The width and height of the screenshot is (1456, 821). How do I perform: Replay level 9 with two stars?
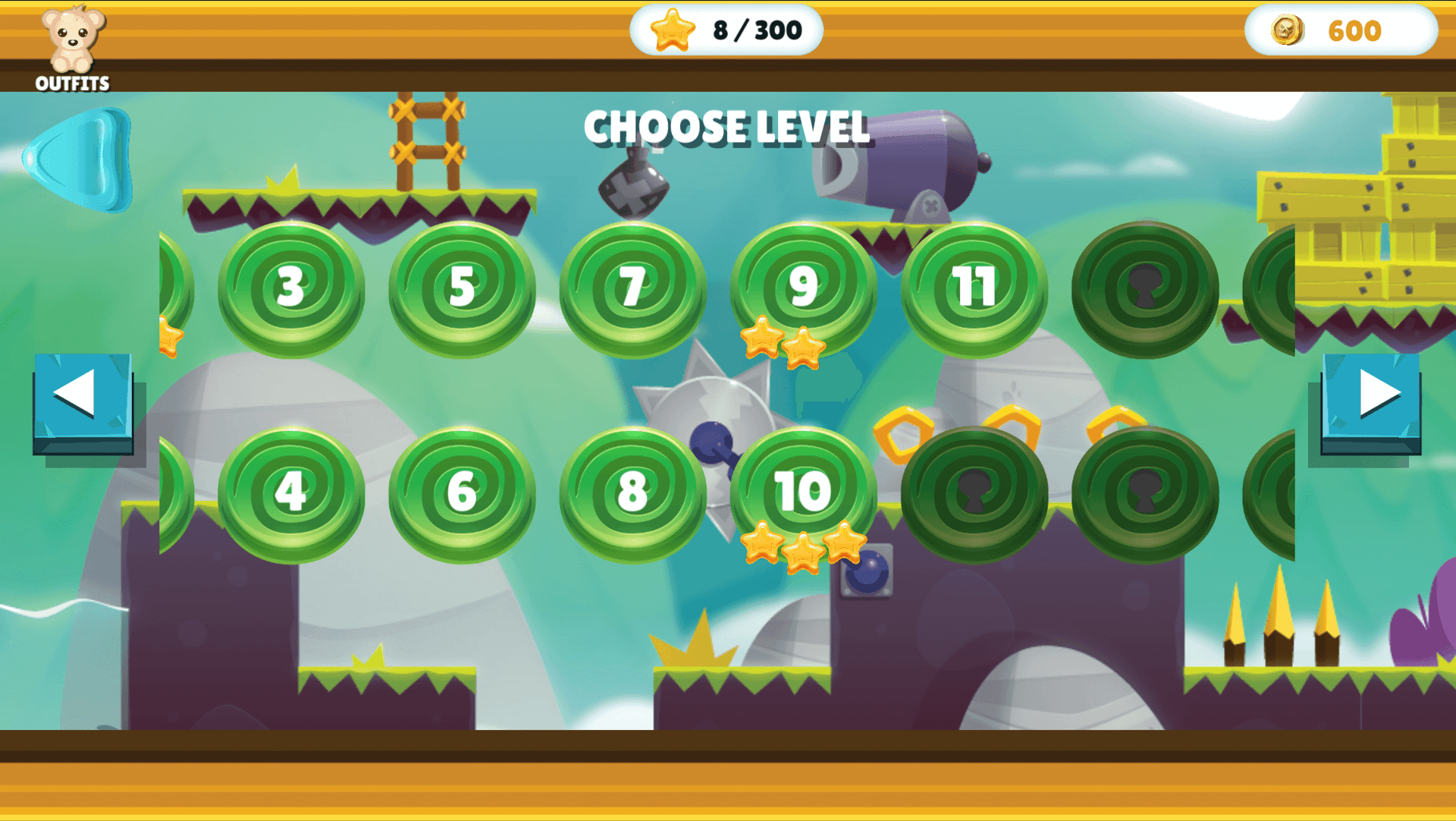pyautogui.click(x=803, y=288)
